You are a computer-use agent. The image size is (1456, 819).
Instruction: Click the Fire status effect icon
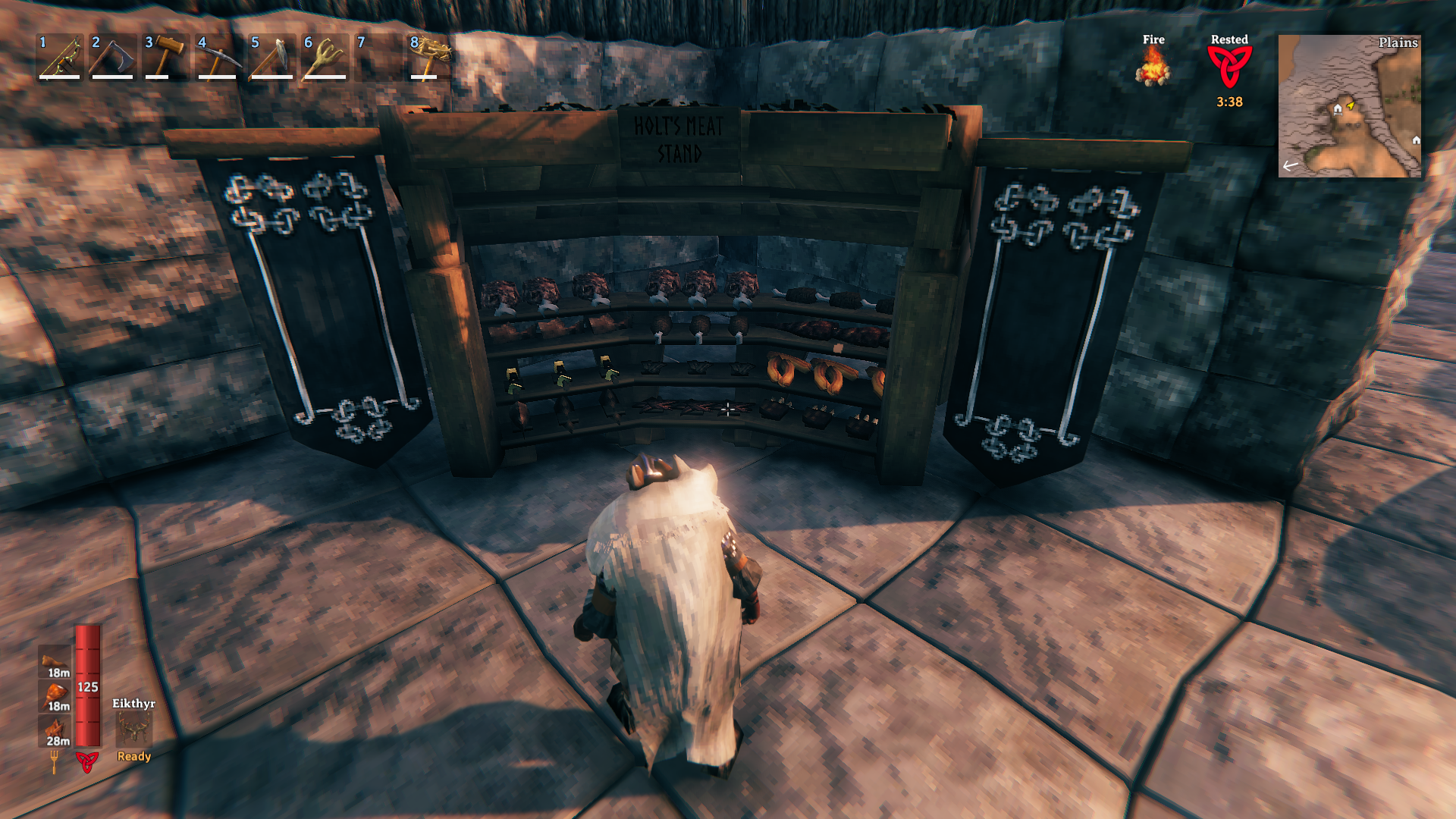point(1153,67)
